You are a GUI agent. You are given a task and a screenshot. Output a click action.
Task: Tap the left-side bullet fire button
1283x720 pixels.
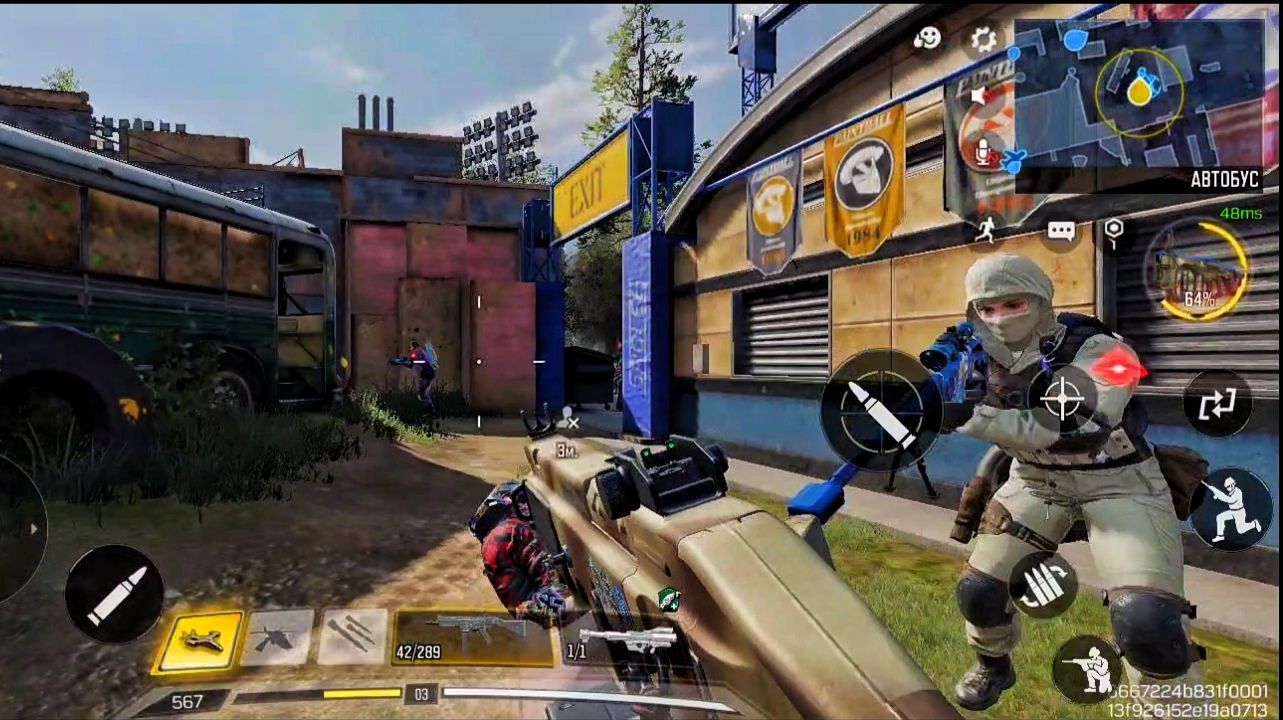coord(114,594)
